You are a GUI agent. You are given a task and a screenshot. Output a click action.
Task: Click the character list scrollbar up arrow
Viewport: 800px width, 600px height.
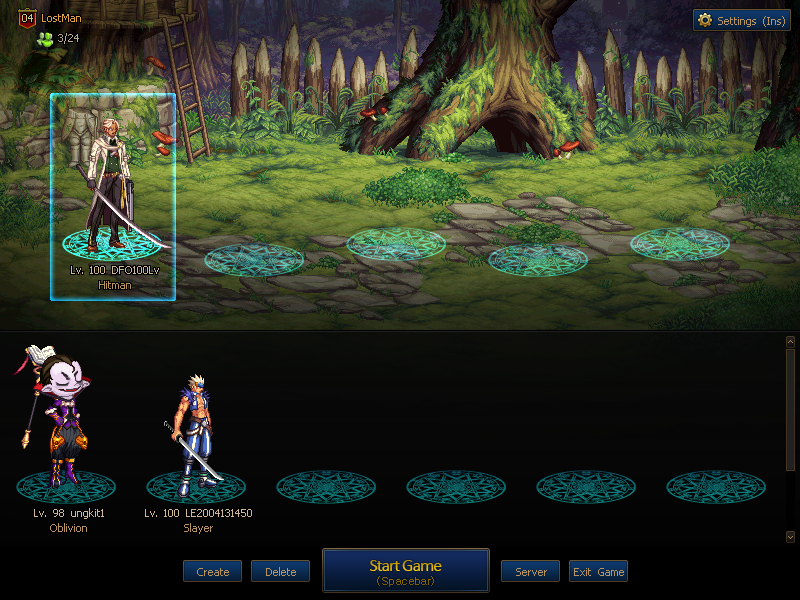click(790, 342)
